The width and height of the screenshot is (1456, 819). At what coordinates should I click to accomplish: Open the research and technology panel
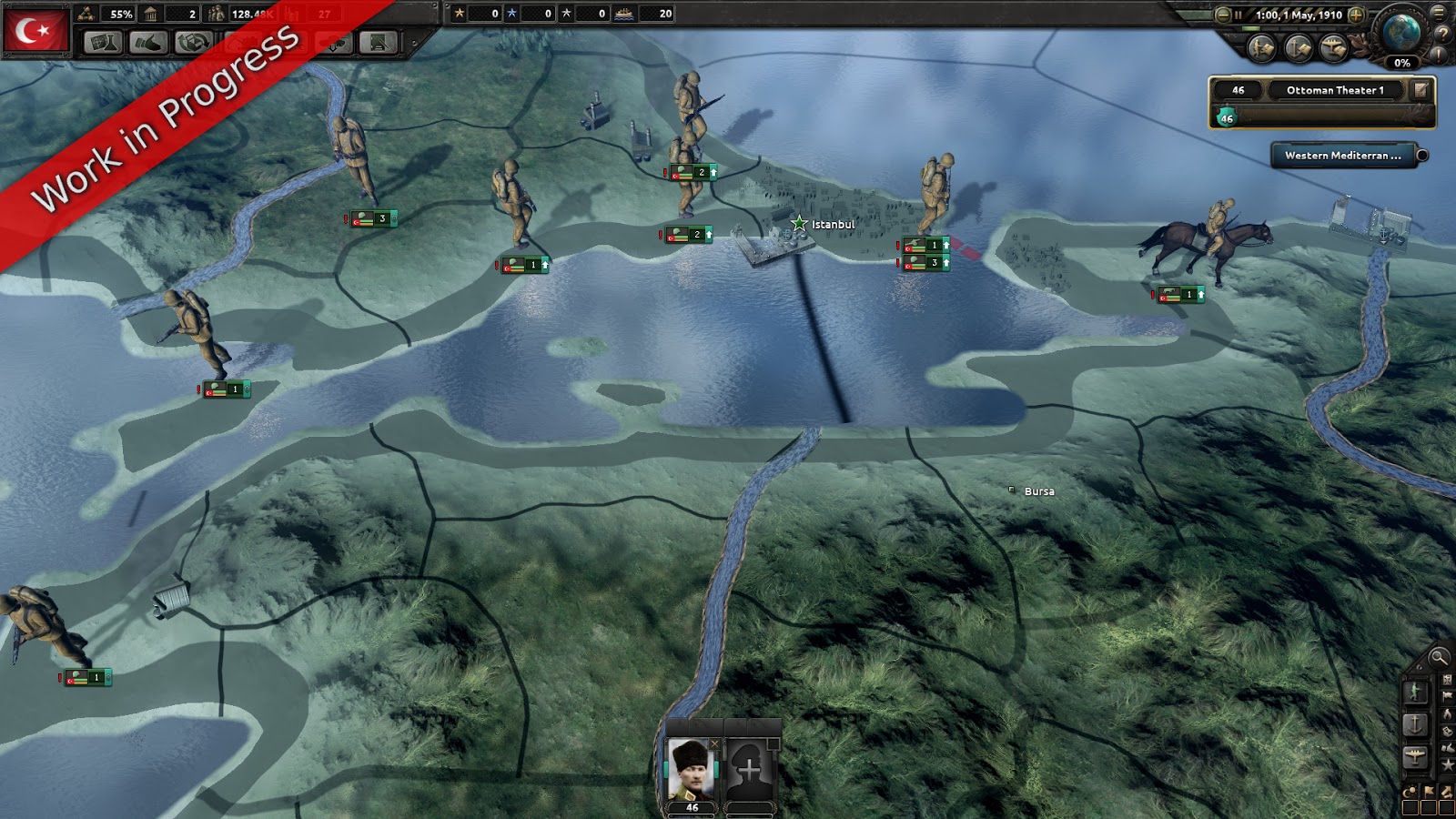pos(103,42)
